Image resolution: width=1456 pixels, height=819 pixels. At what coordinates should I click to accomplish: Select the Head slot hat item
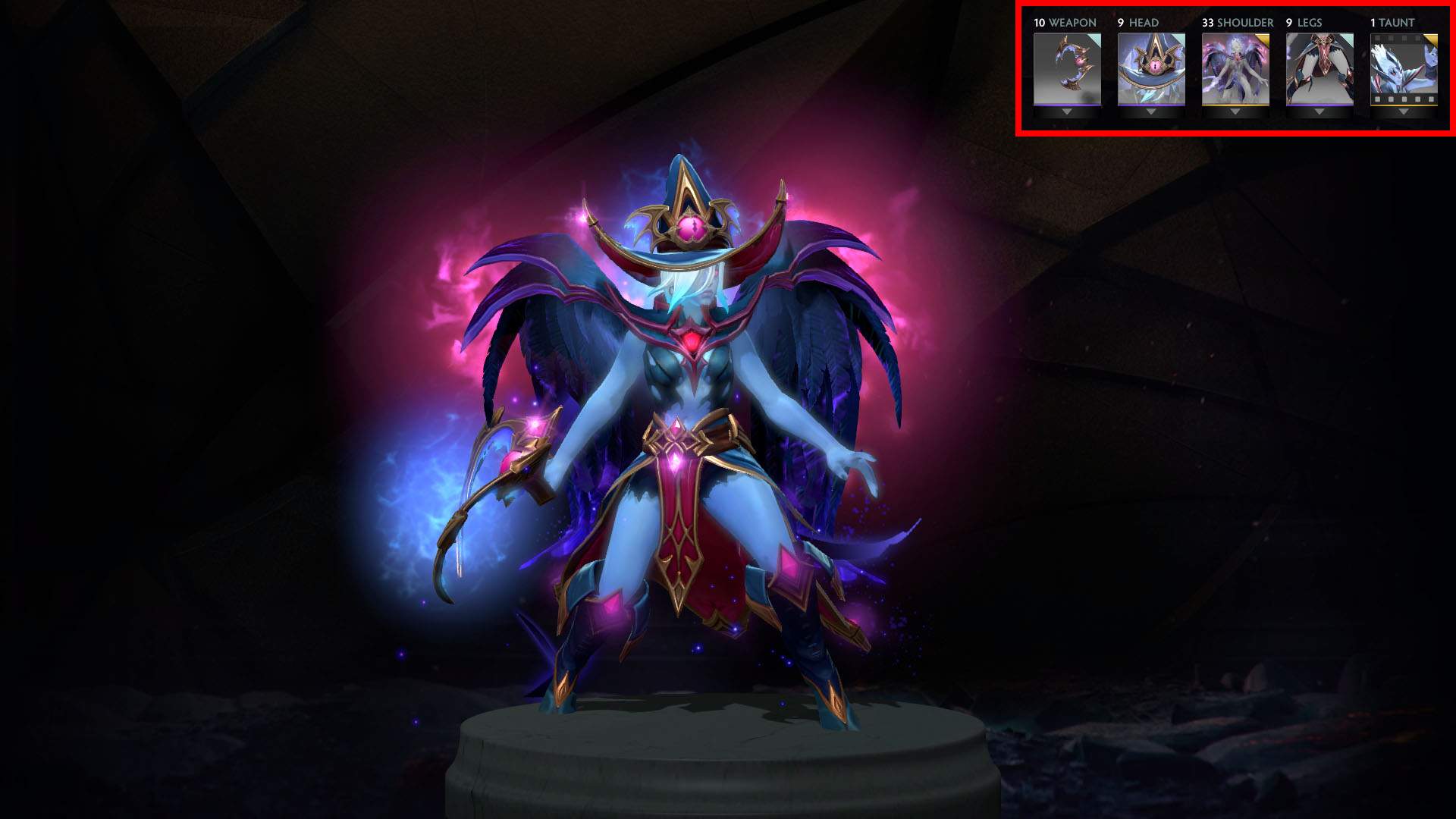(1151, 68)
